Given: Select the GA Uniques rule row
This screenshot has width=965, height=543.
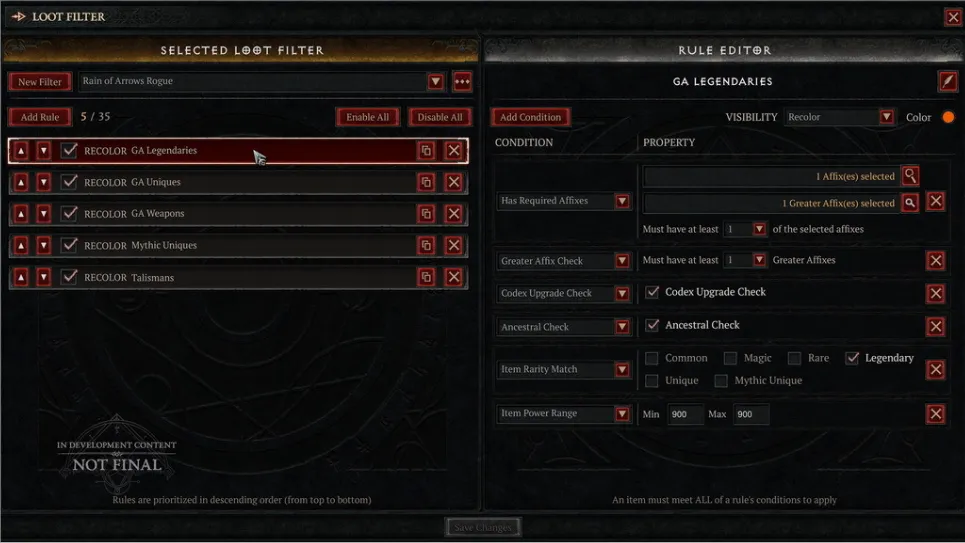Looking at the screenshot, I should [240, 182].
